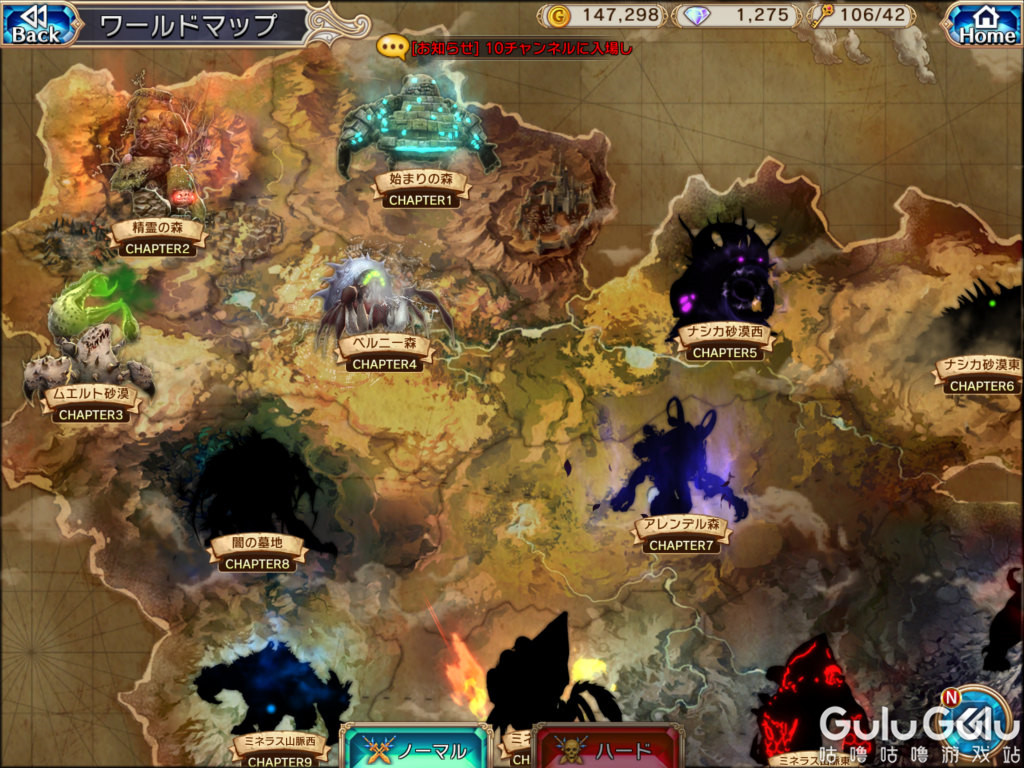The width and height of the screenshot is (1024, 768).
Task: Choose Chapter 4 ベルニー森
Action: 384,354
